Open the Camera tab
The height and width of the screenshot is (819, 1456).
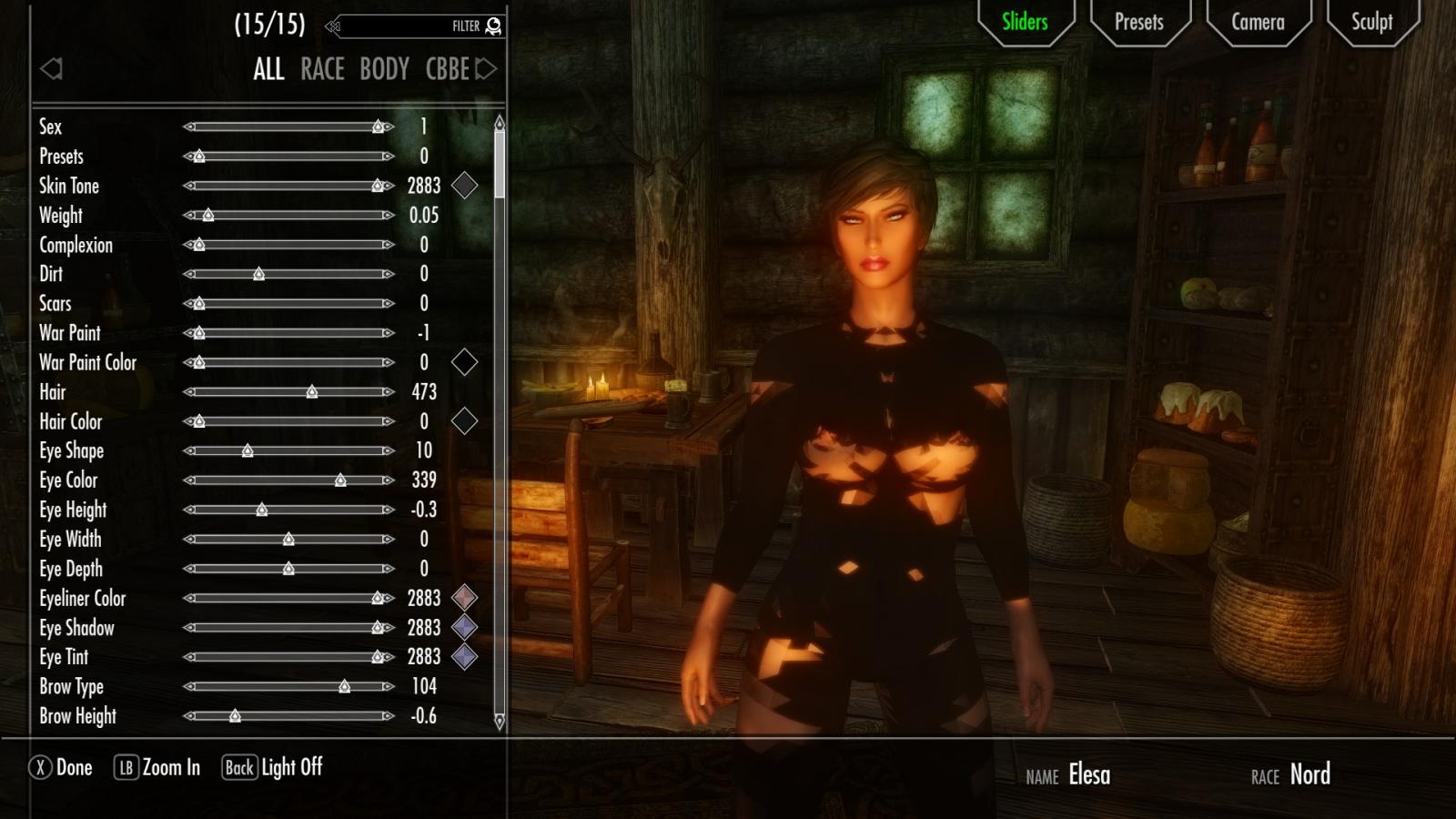tap(1258, 22)
